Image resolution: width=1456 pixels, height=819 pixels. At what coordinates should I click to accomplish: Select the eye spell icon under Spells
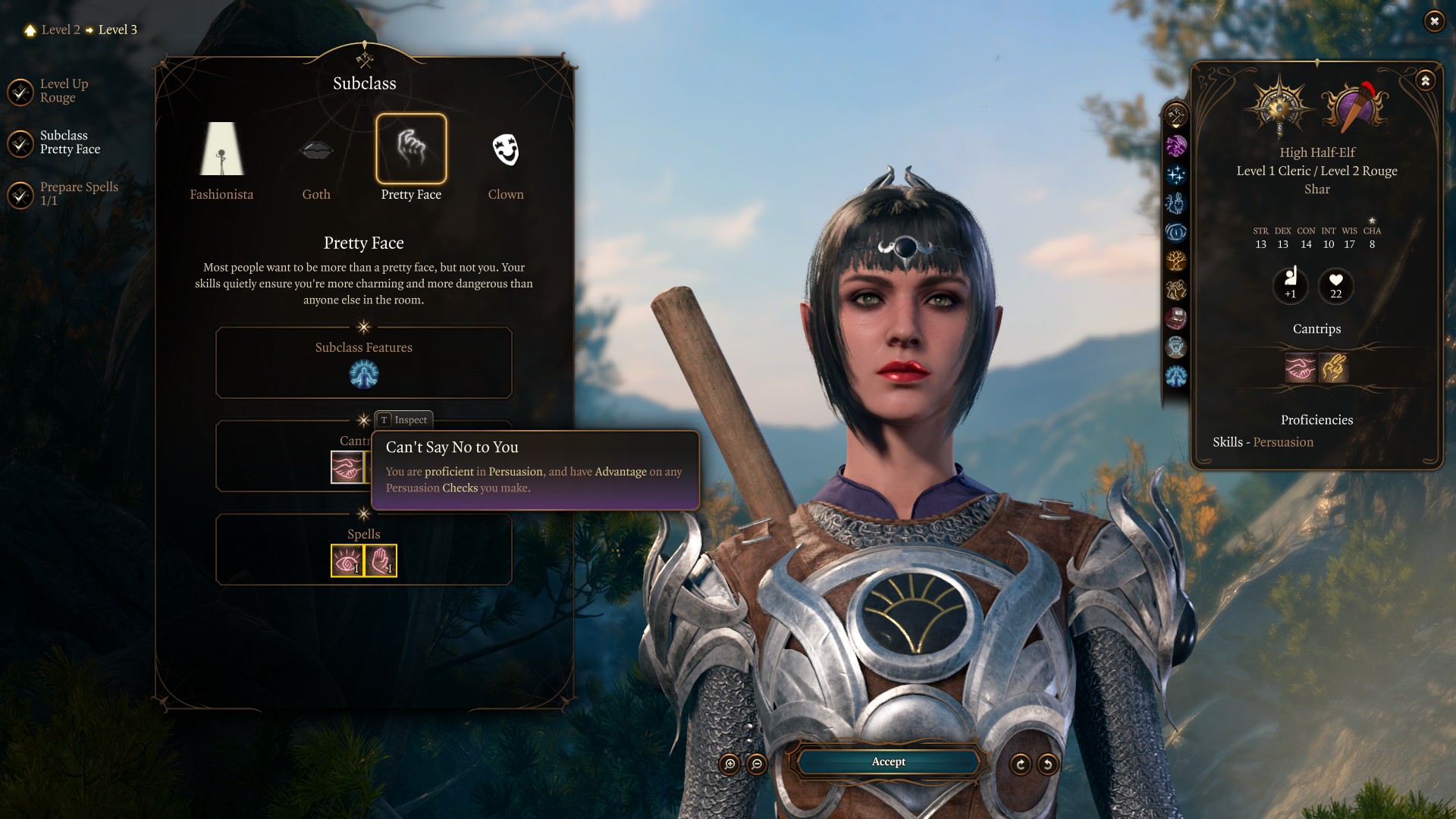coord(347,561)
